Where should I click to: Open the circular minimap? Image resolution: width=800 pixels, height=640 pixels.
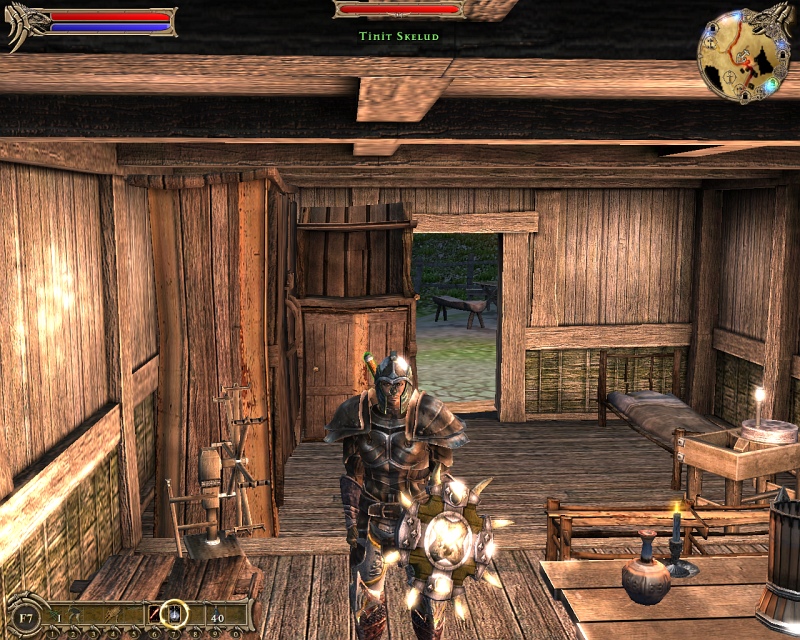[x=742, y=55]
